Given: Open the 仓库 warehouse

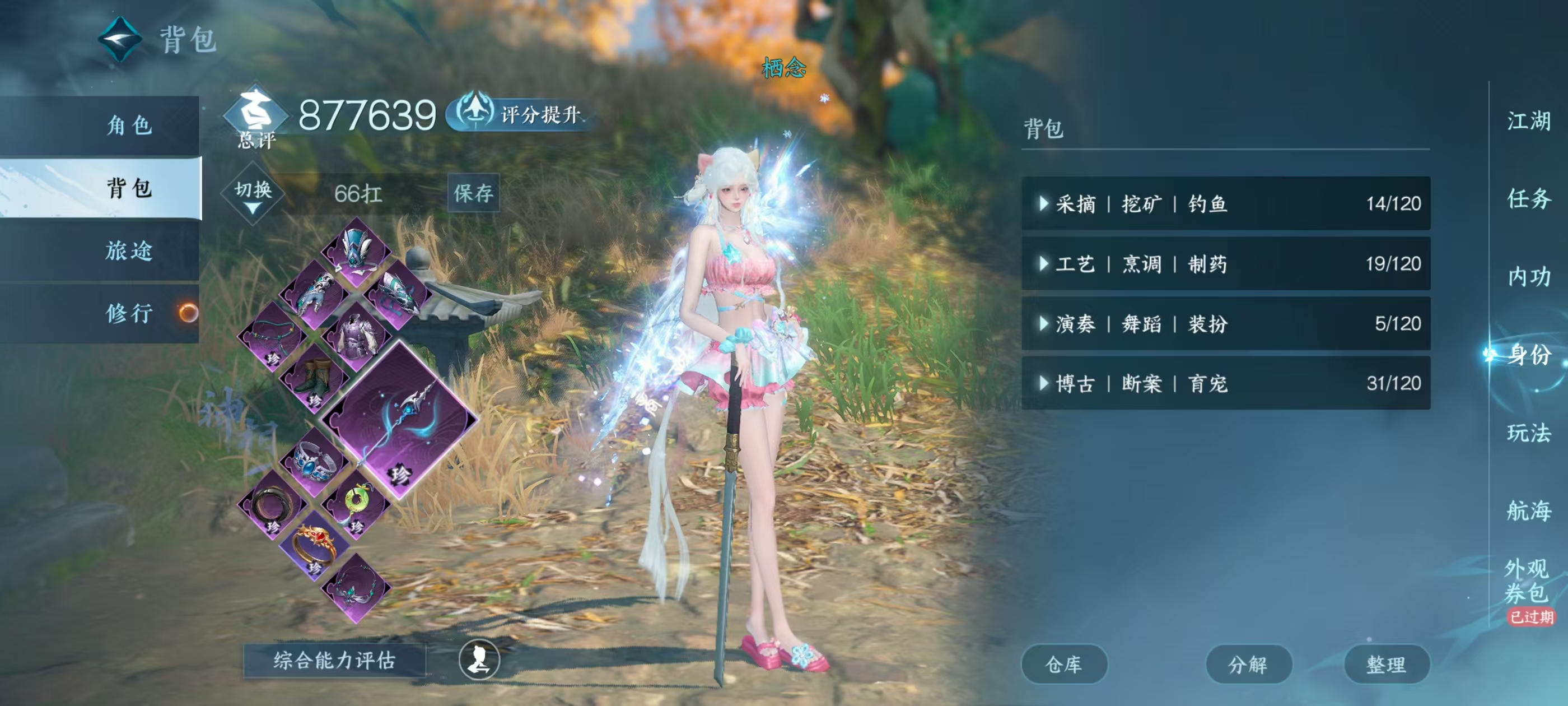Looking at the screenshot, I should [1063, 664].
